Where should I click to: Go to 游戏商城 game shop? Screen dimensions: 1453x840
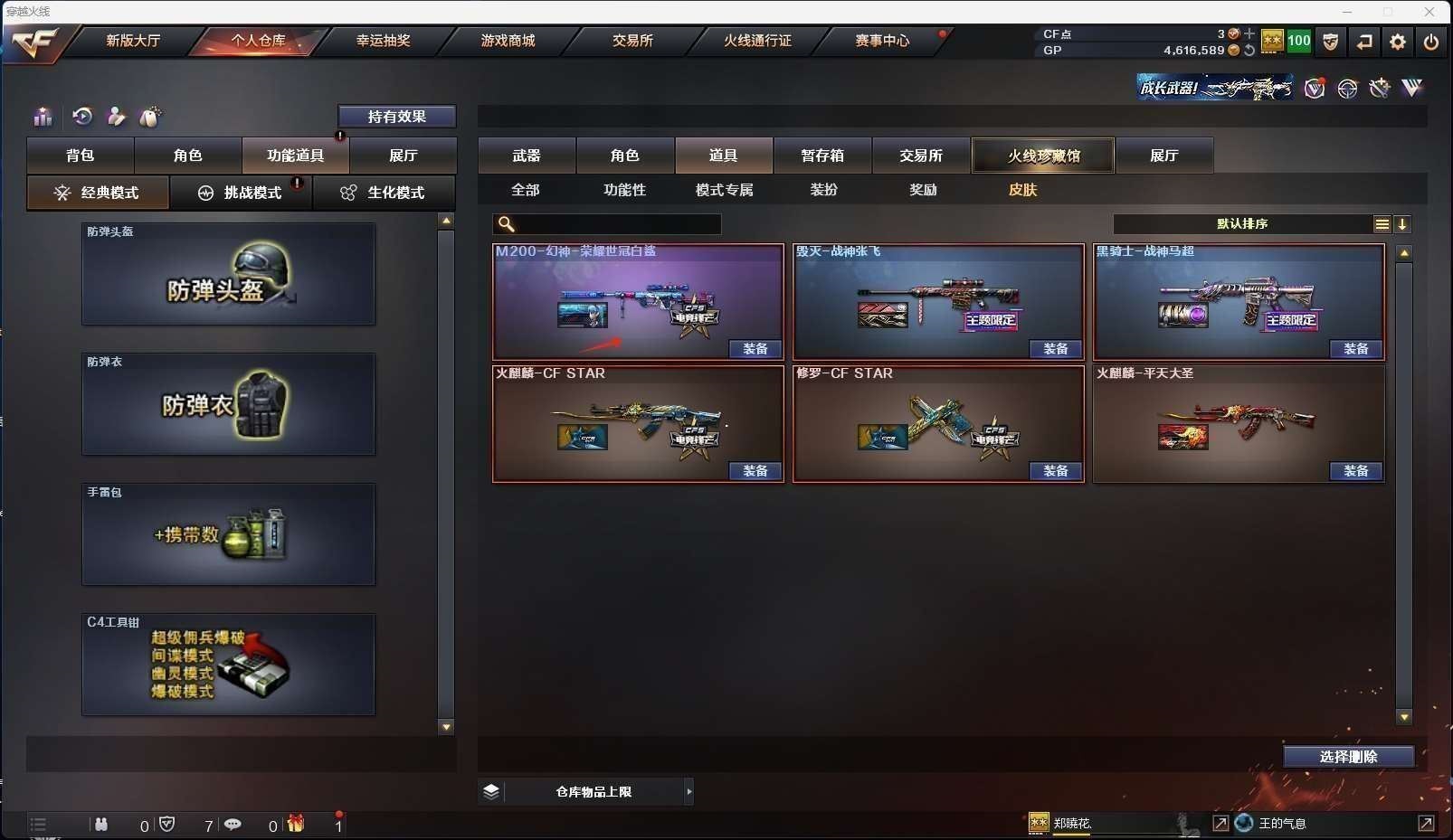coord(508,41)
